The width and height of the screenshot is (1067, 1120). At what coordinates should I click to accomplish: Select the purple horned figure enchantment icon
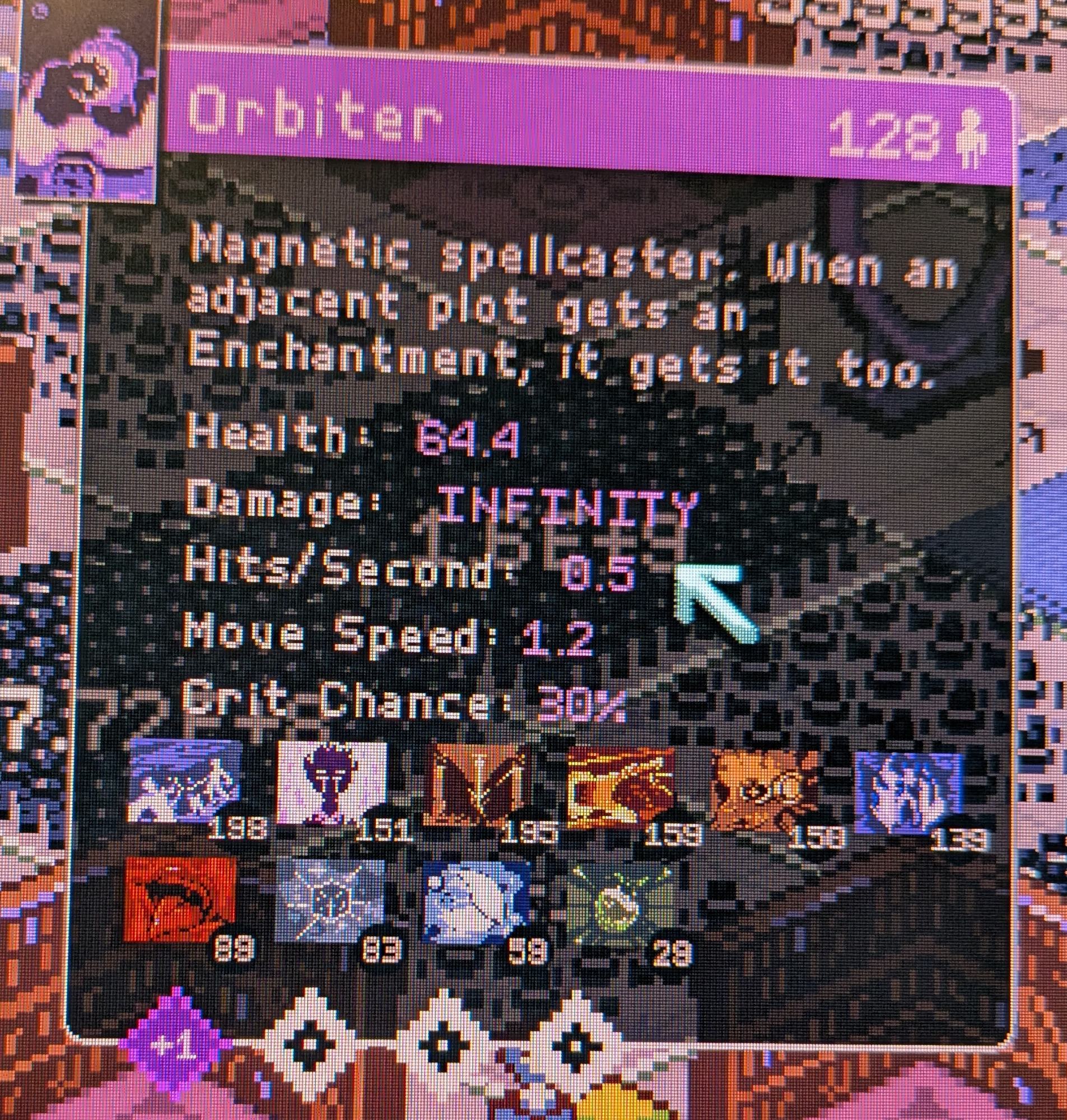click(332, 783)
